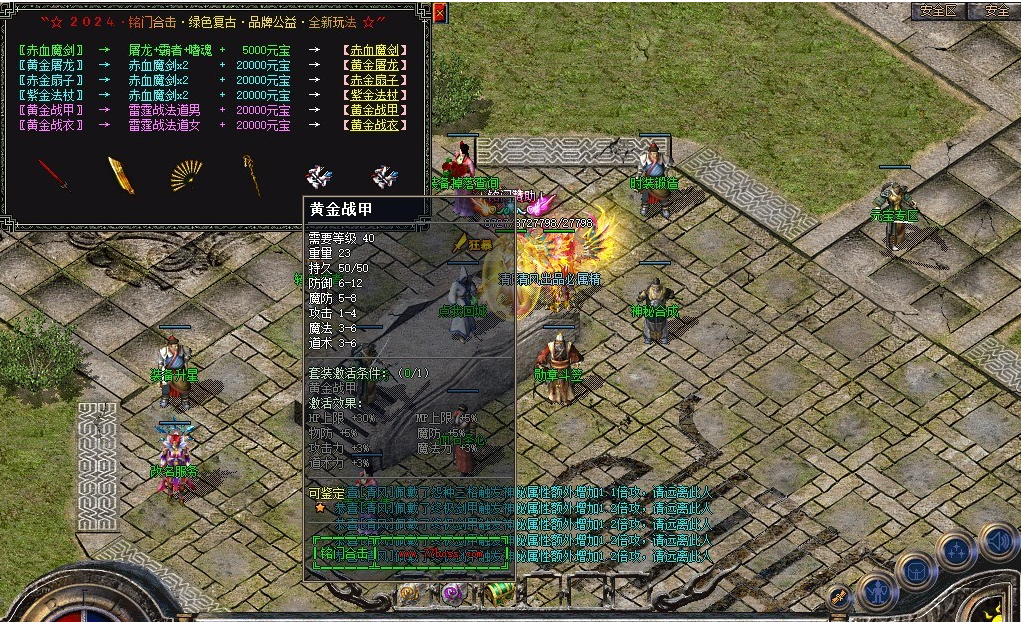Select the golden fan item icon
The image size is (1021, 622).
186,176
